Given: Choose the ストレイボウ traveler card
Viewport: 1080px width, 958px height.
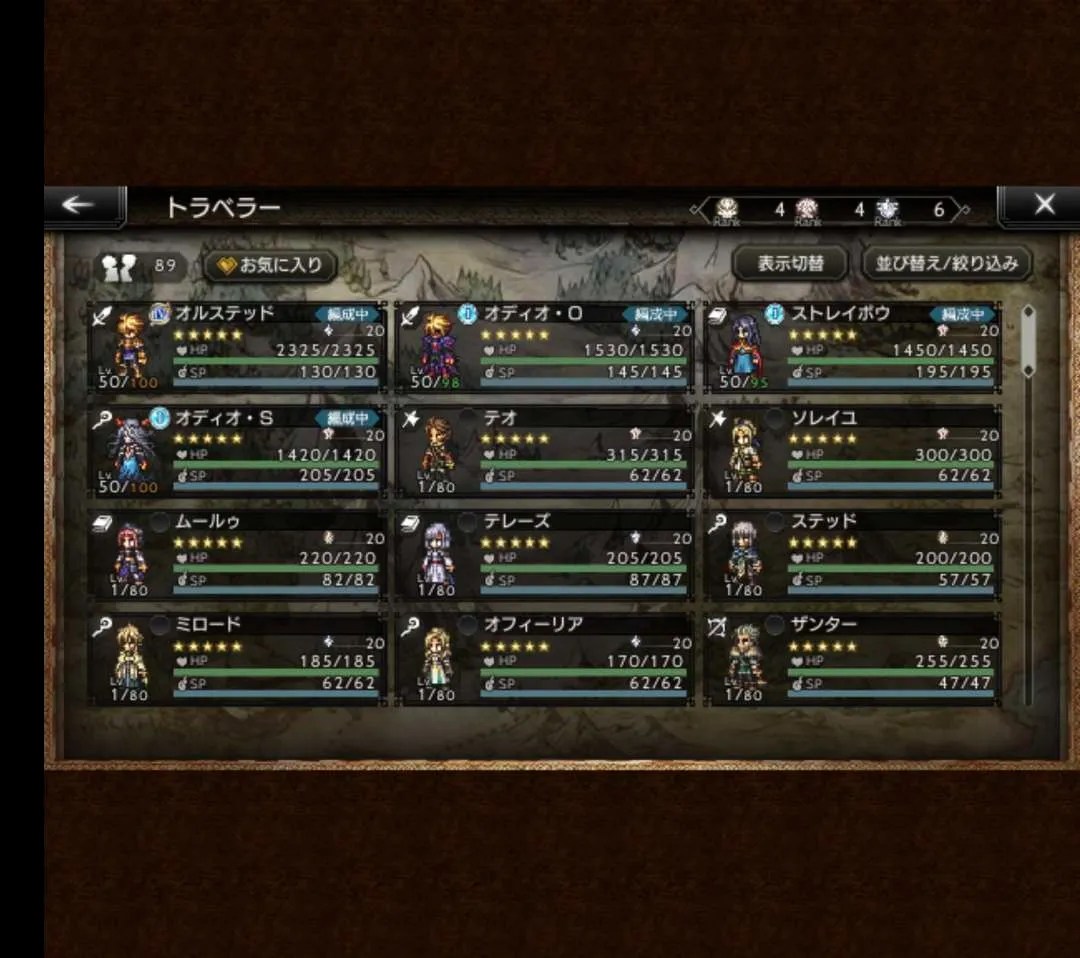Looking at the screenshot, I should [852, 346].
